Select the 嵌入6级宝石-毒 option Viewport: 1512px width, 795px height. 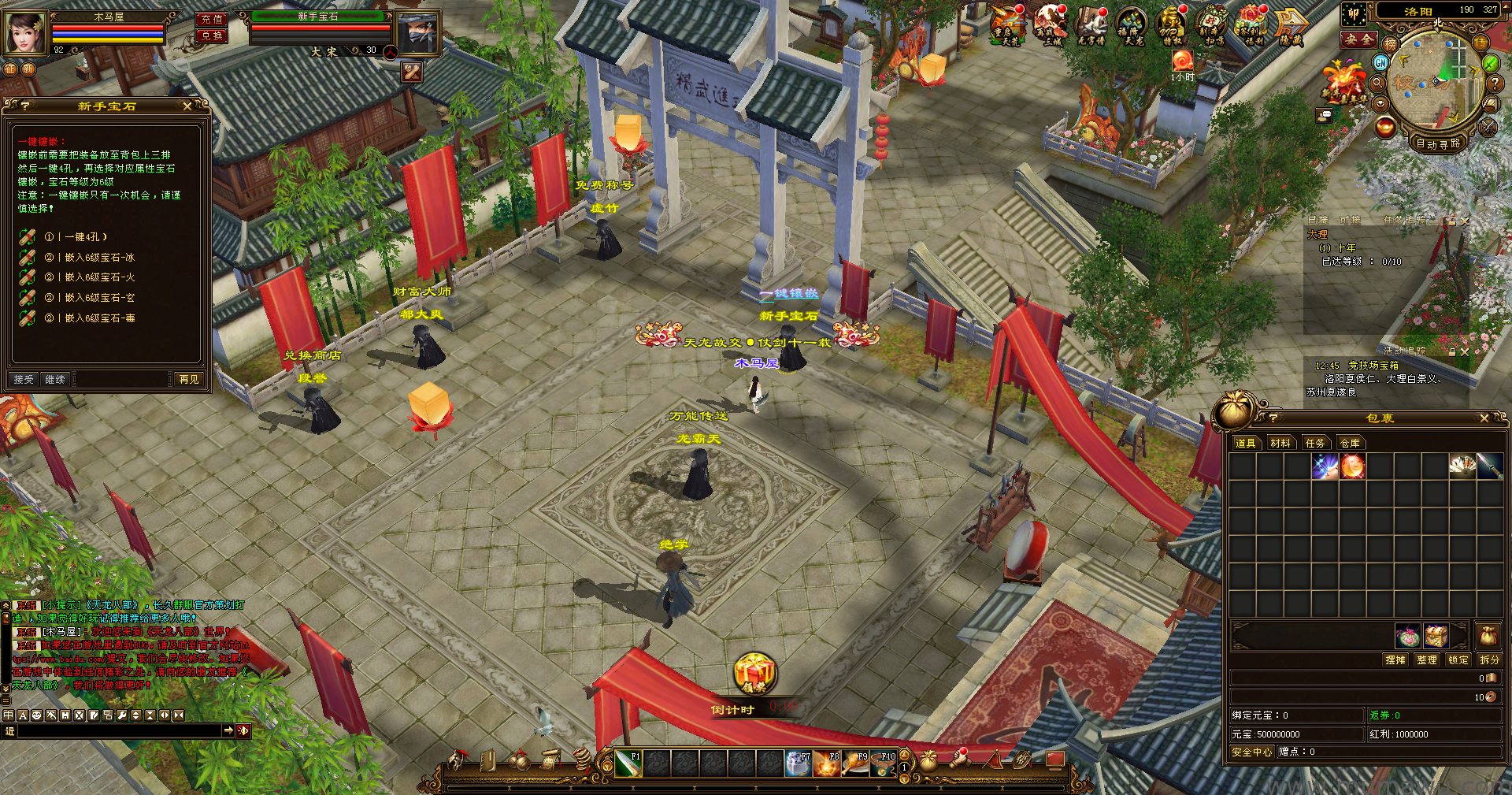tap(100, 318)
